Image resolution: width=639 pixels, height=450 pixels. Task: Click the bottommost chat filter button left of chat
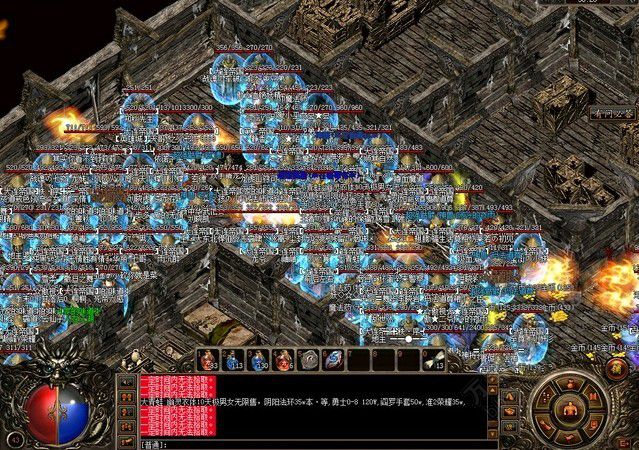(126, 442)
